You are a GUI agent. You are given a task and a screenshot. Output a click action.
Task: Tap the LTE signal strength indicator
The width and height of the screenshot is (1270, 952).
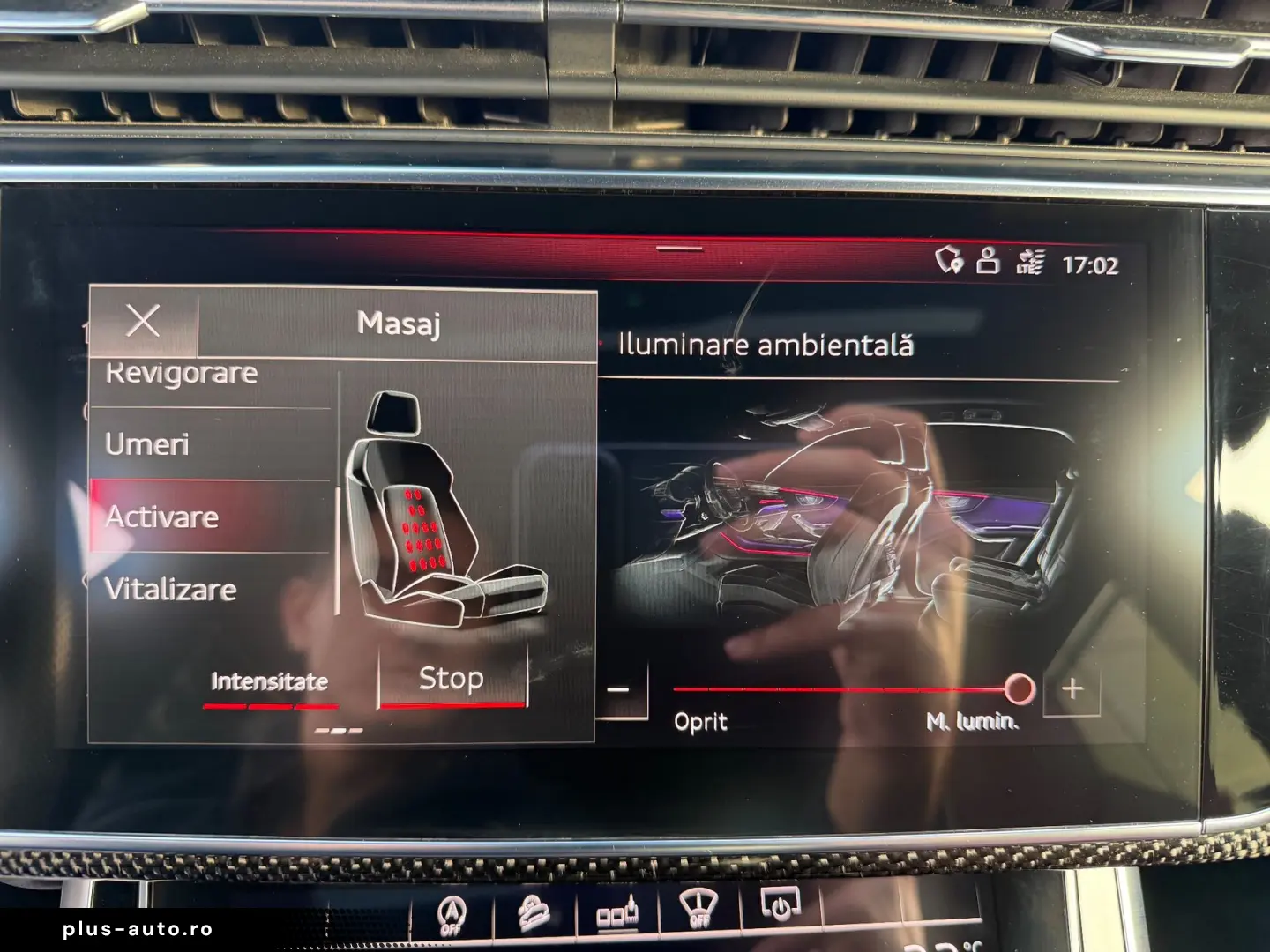point(1028,260)
